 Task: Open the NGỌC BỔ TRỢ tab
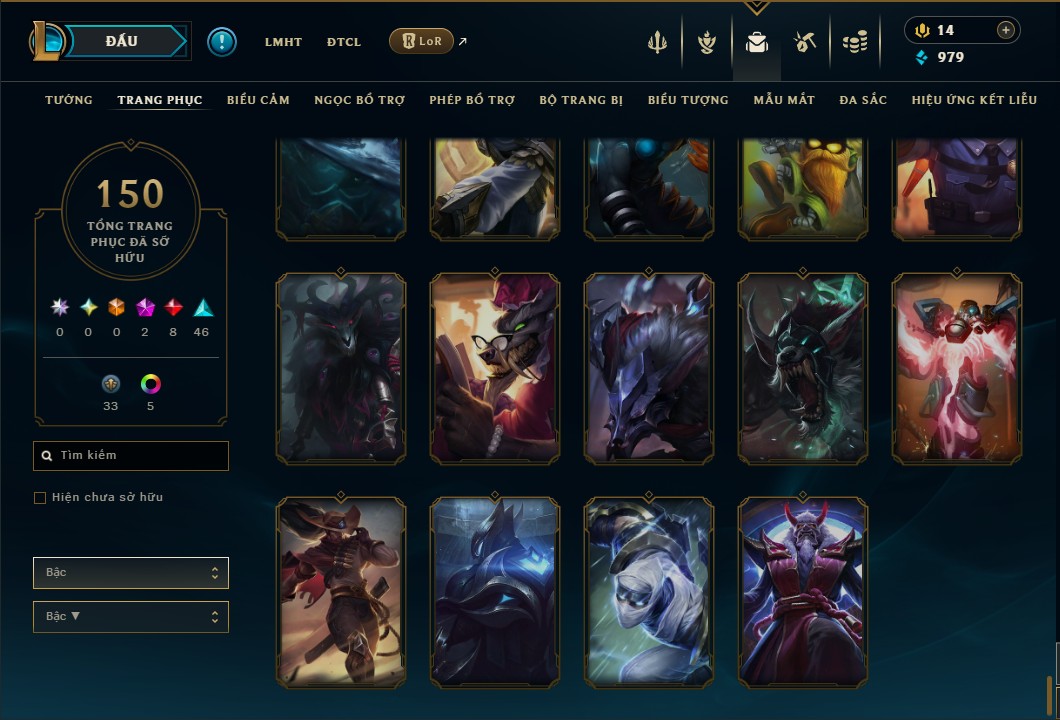pos(359,100)
